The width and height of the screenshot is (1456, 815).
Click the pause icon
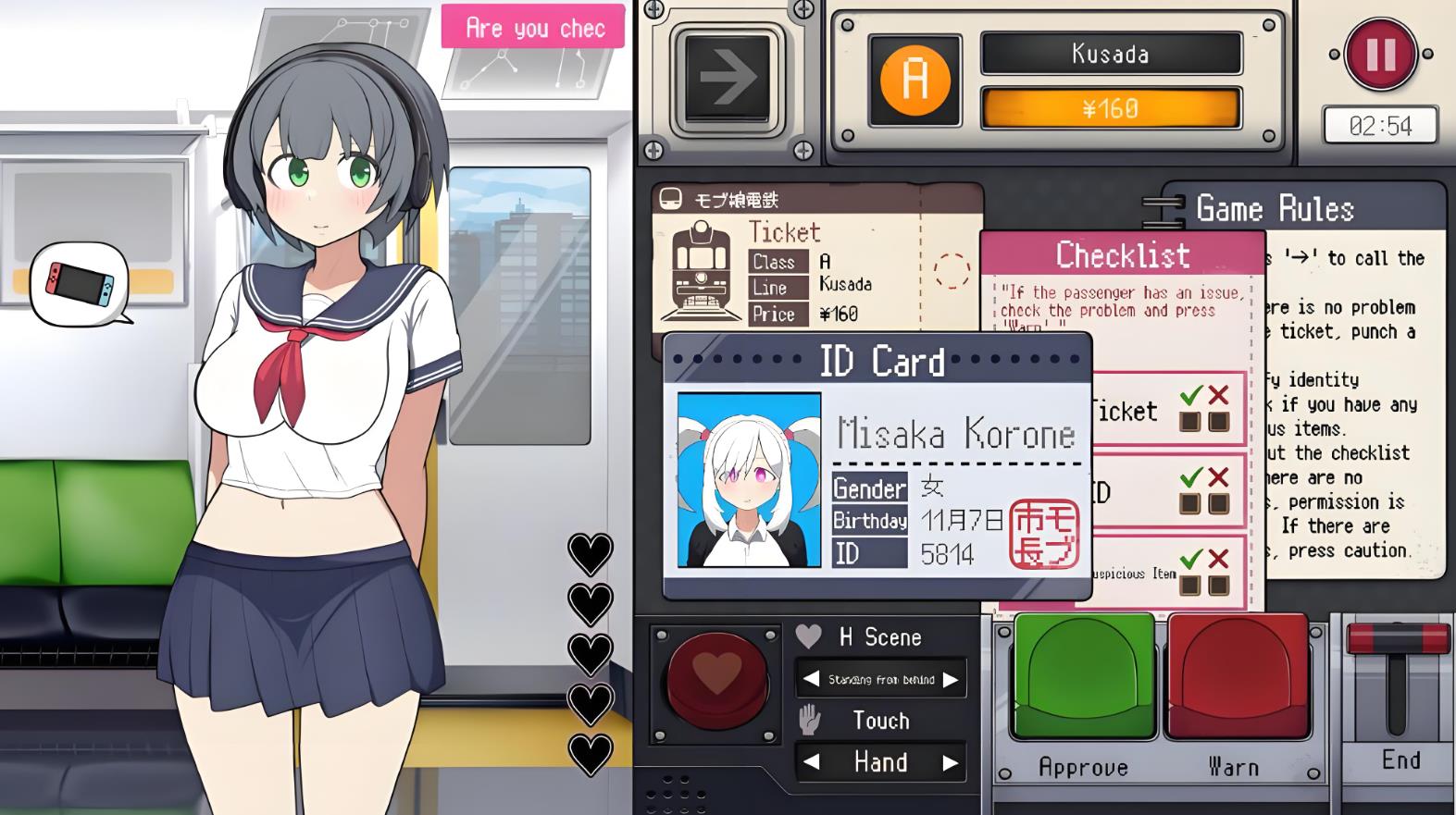tap(1380, 56)
